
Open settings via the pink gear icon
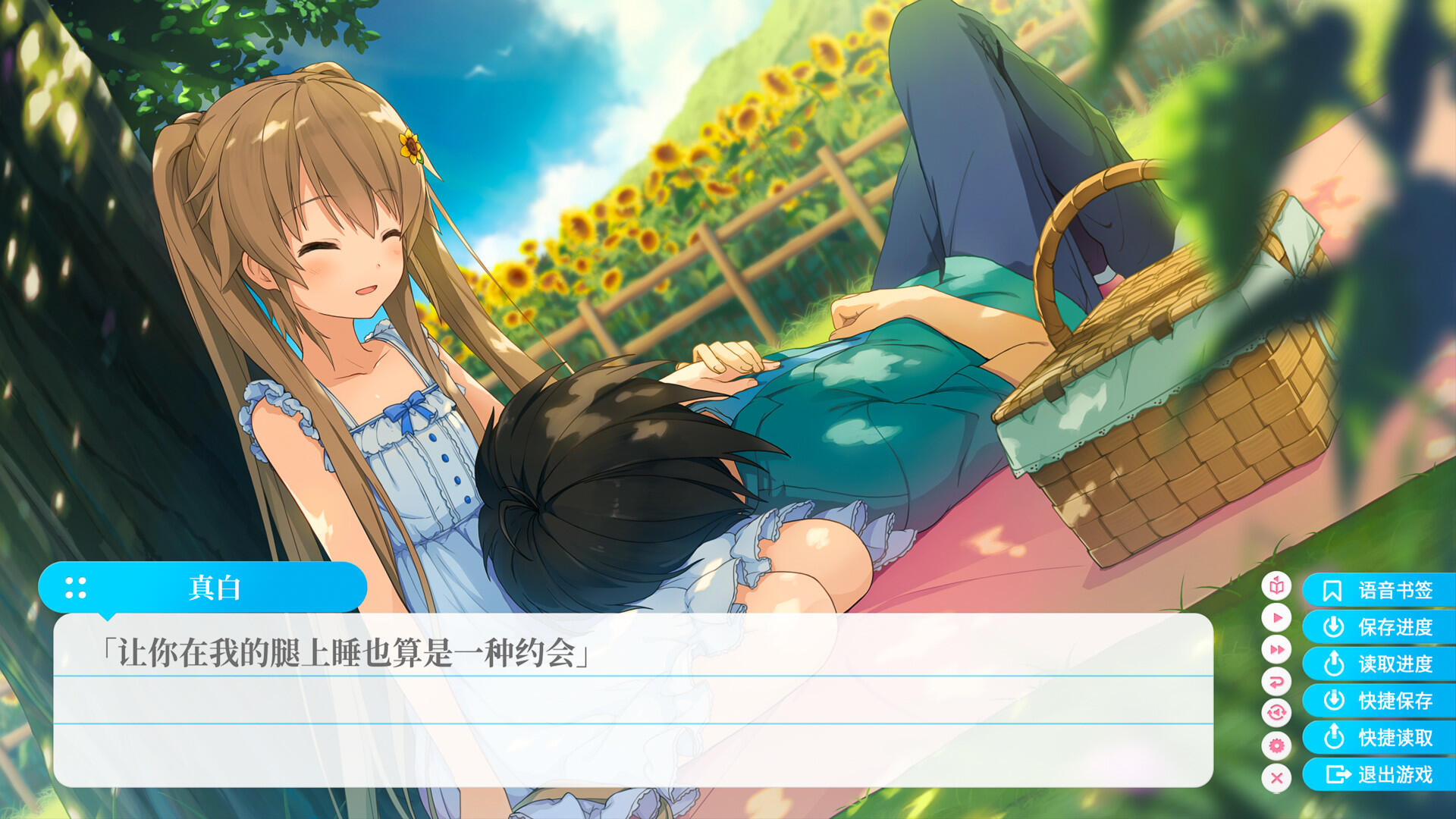[x=1277, y=745]
